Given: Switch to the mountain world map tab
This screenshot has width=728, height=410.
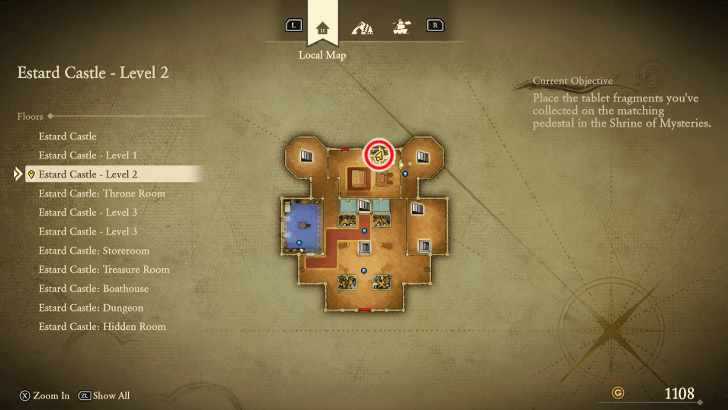Looking at the screenshot, I should pos(362,26).
